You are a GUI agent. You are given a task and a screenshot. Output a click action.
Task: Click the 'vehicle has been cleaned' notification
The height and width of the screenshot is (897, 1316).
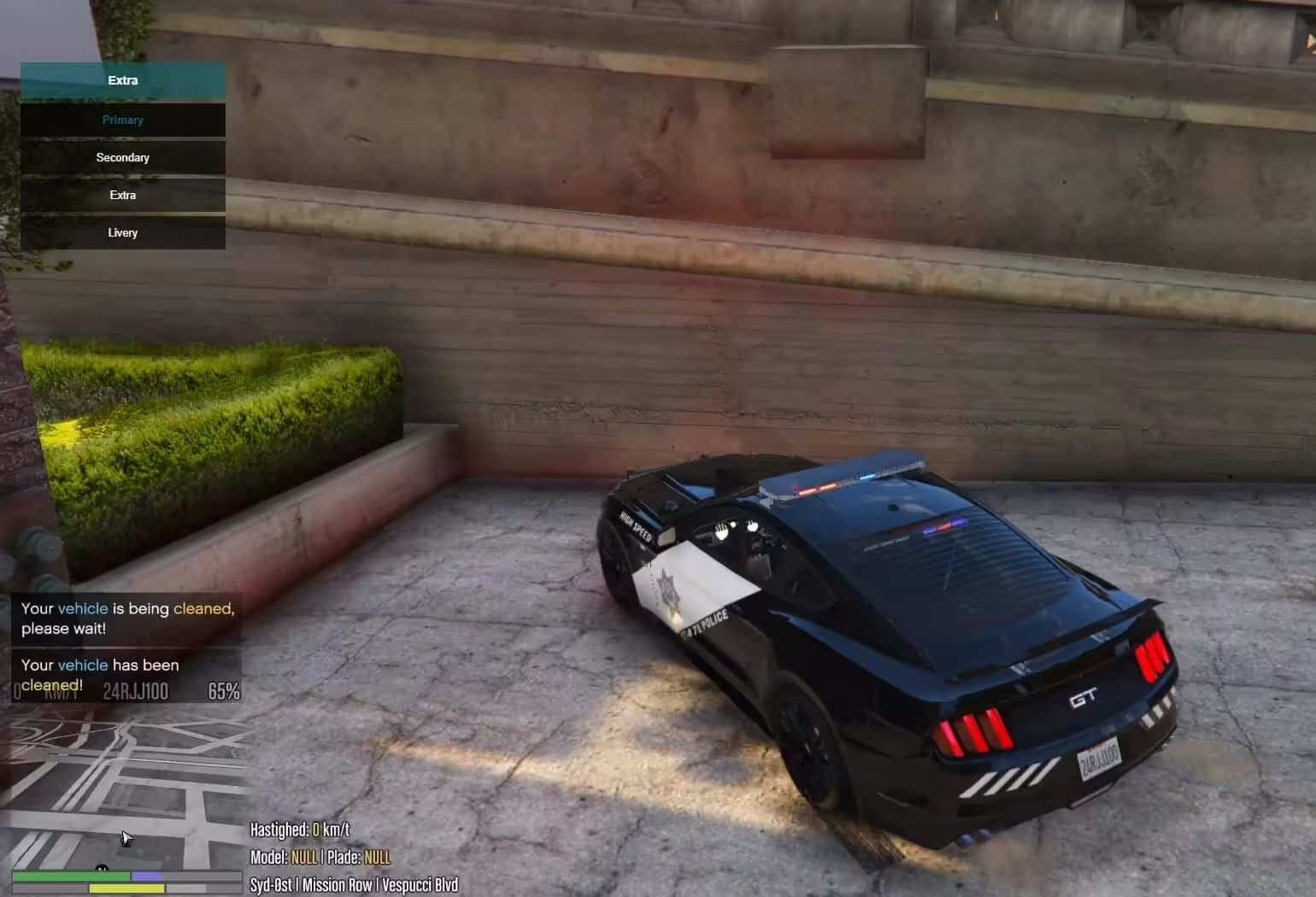100,675
